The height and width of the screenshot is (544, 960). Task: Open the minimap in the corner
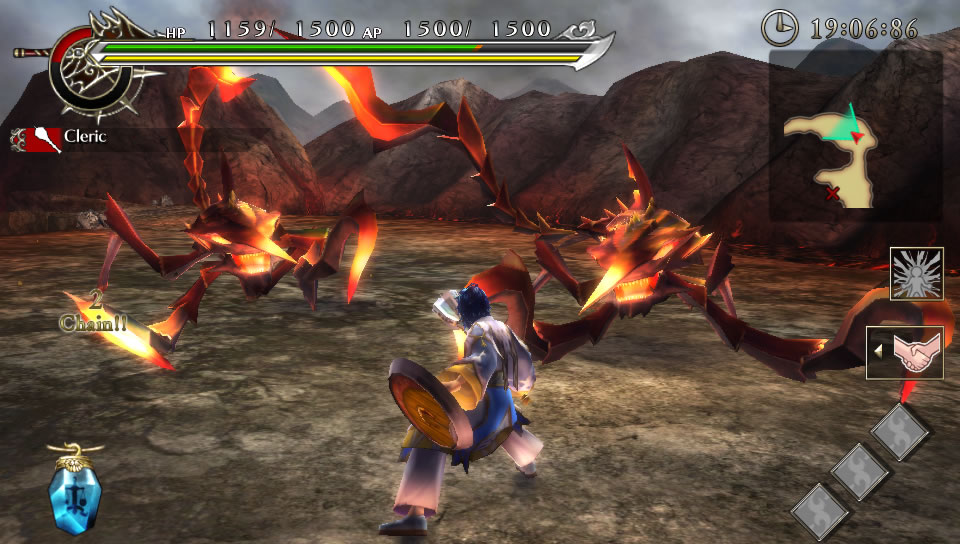click(855, 137)
